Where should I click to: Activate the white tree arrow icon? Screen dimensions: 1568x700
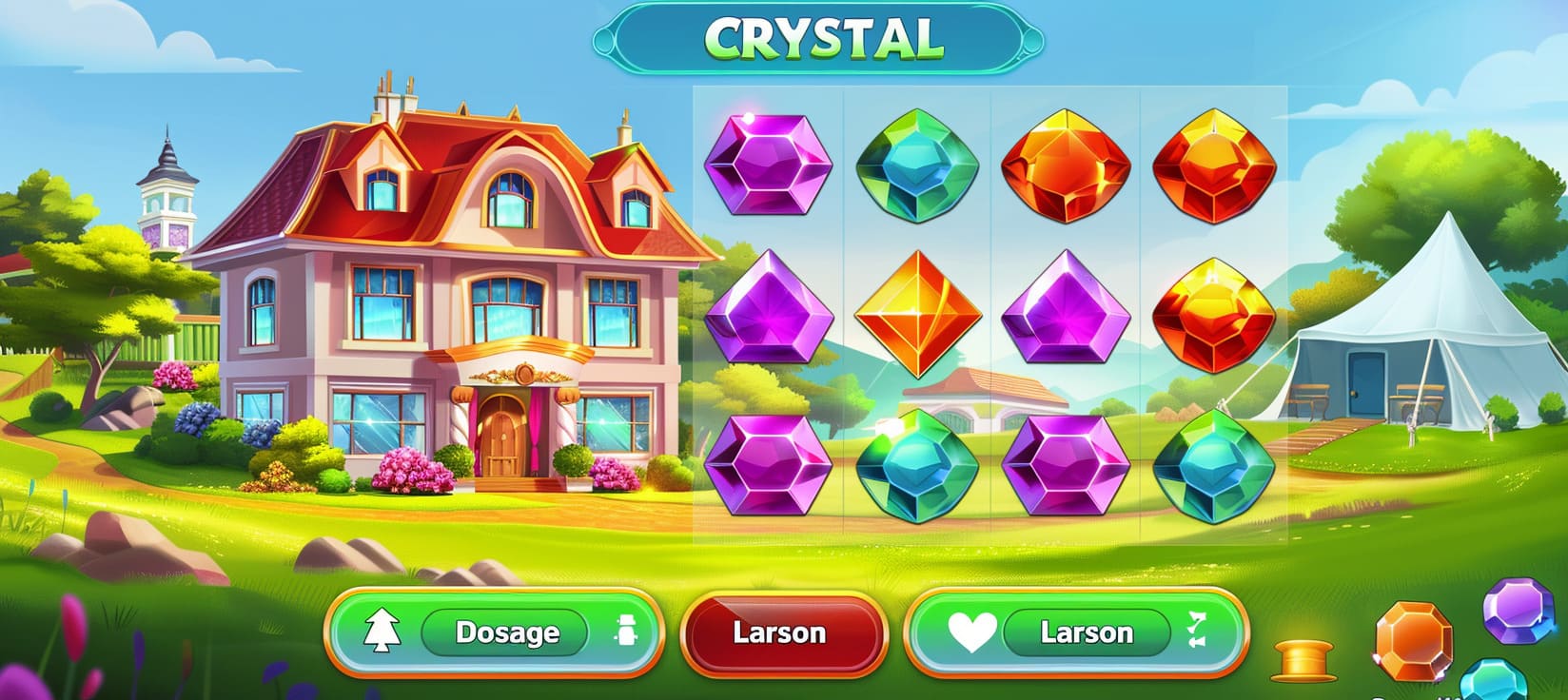coord(382,632)
